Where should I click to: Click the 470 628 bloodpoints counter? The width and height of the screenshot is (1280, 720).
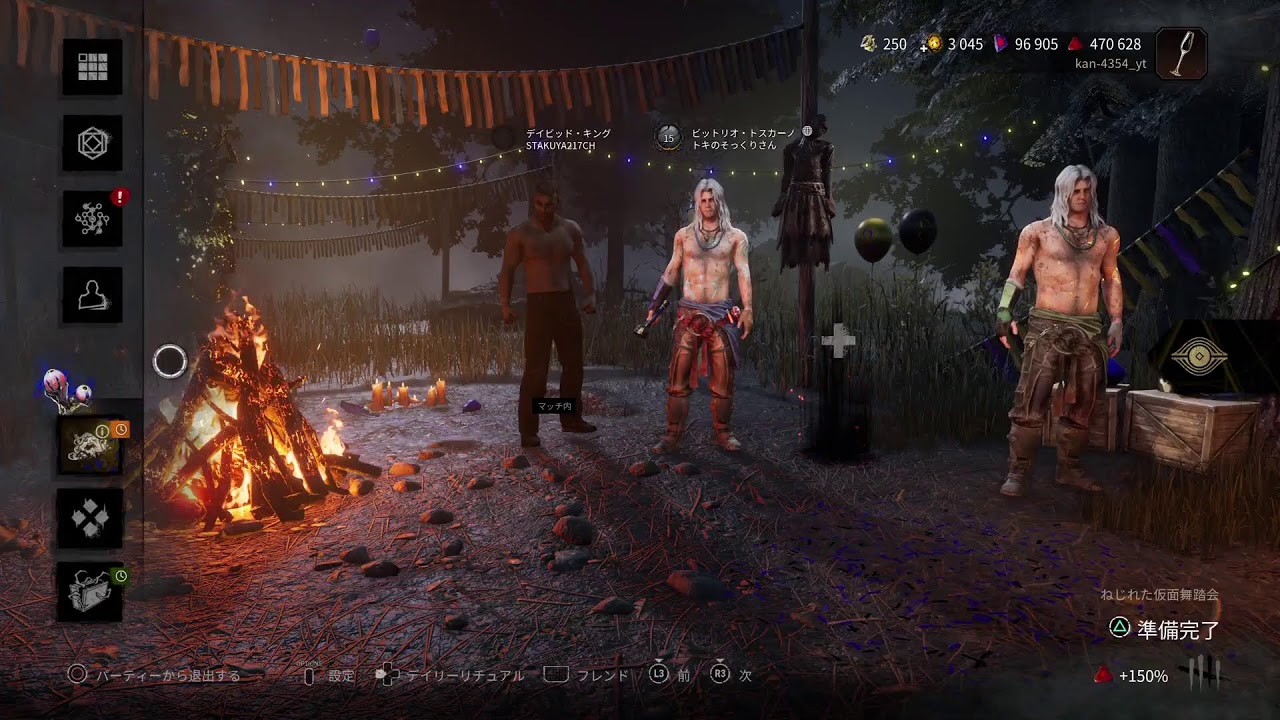(1105, 44)
